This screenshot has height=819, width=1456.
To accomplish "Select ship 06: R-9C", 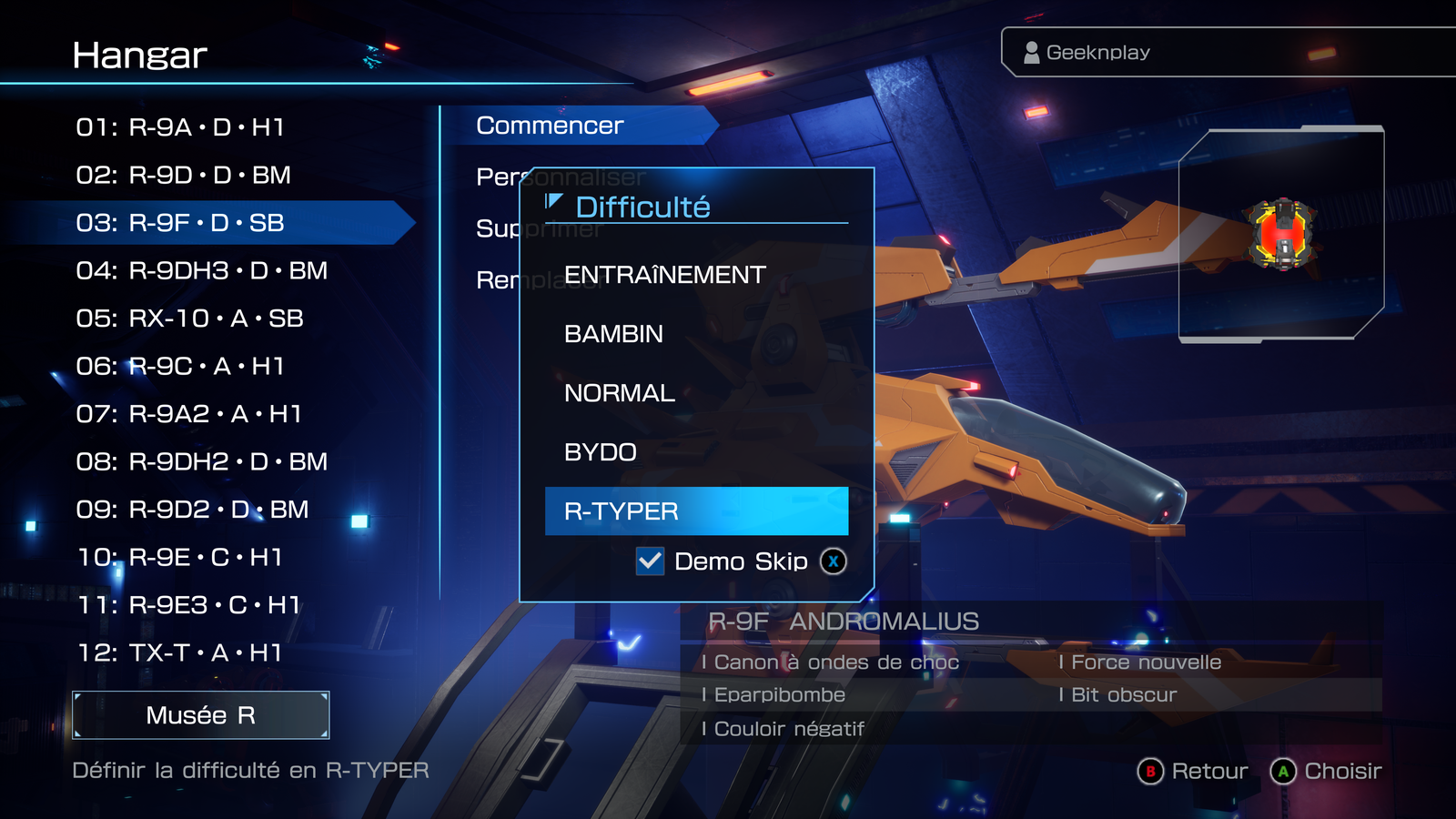I will pos(180,366).
